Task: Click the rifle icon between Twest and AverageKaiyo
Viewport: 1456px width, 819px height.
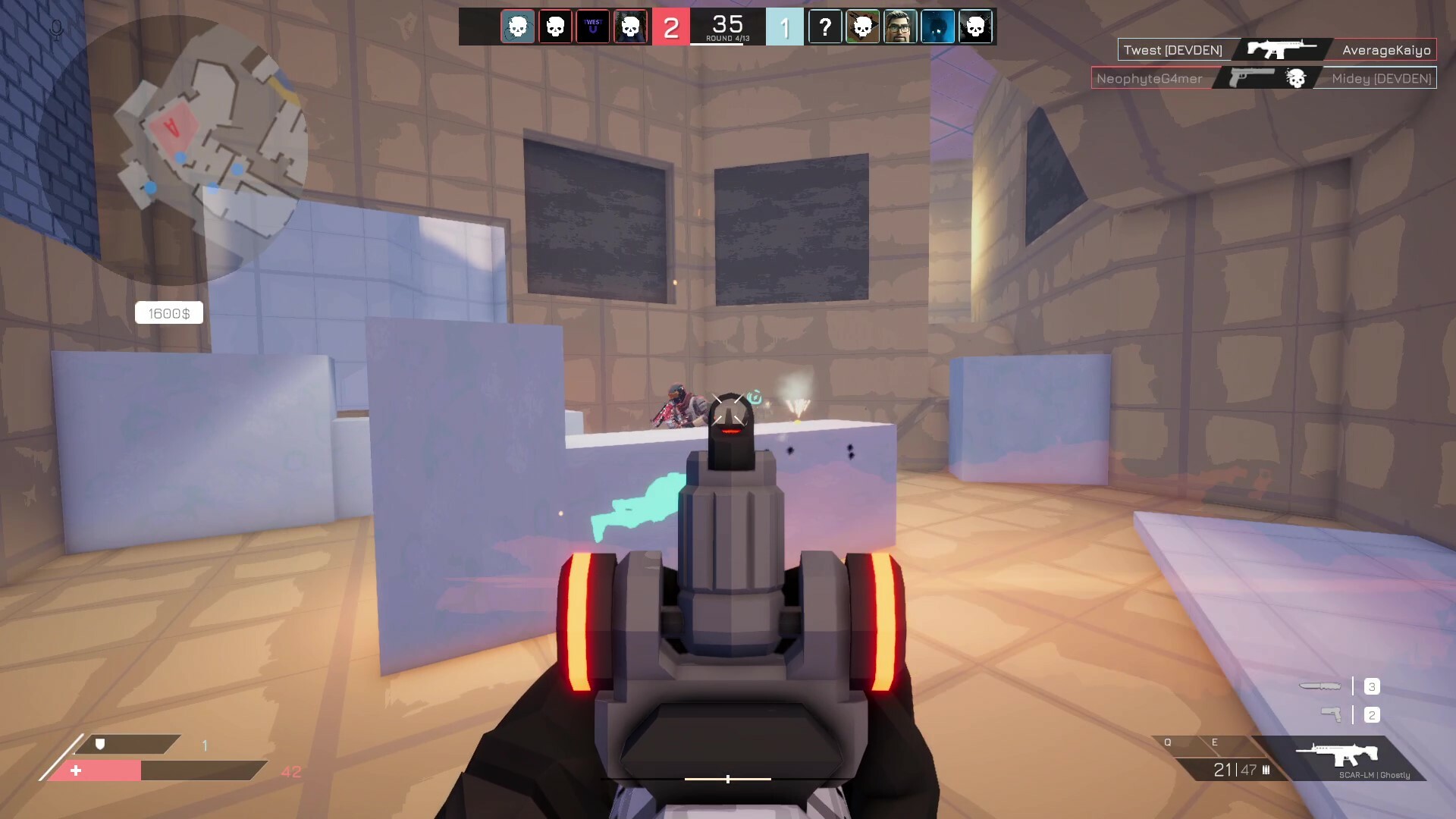Action: (1282, 49)
